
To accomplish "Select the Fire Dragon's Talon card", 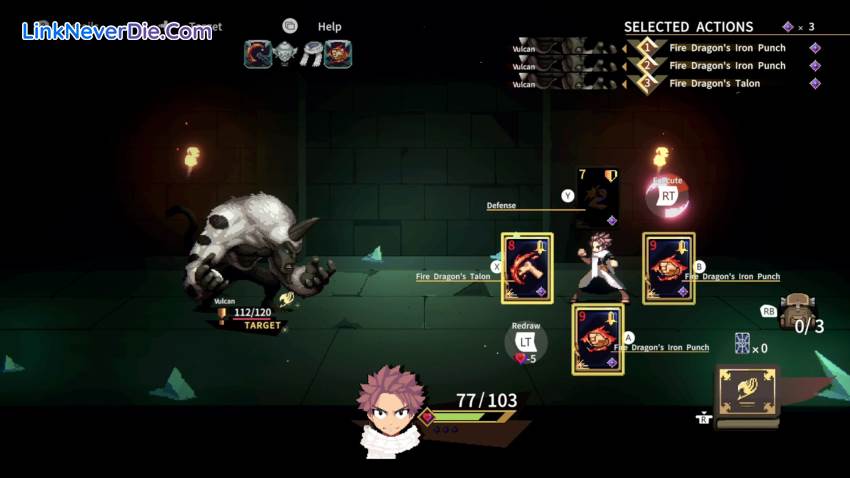I will pos(526,268).
